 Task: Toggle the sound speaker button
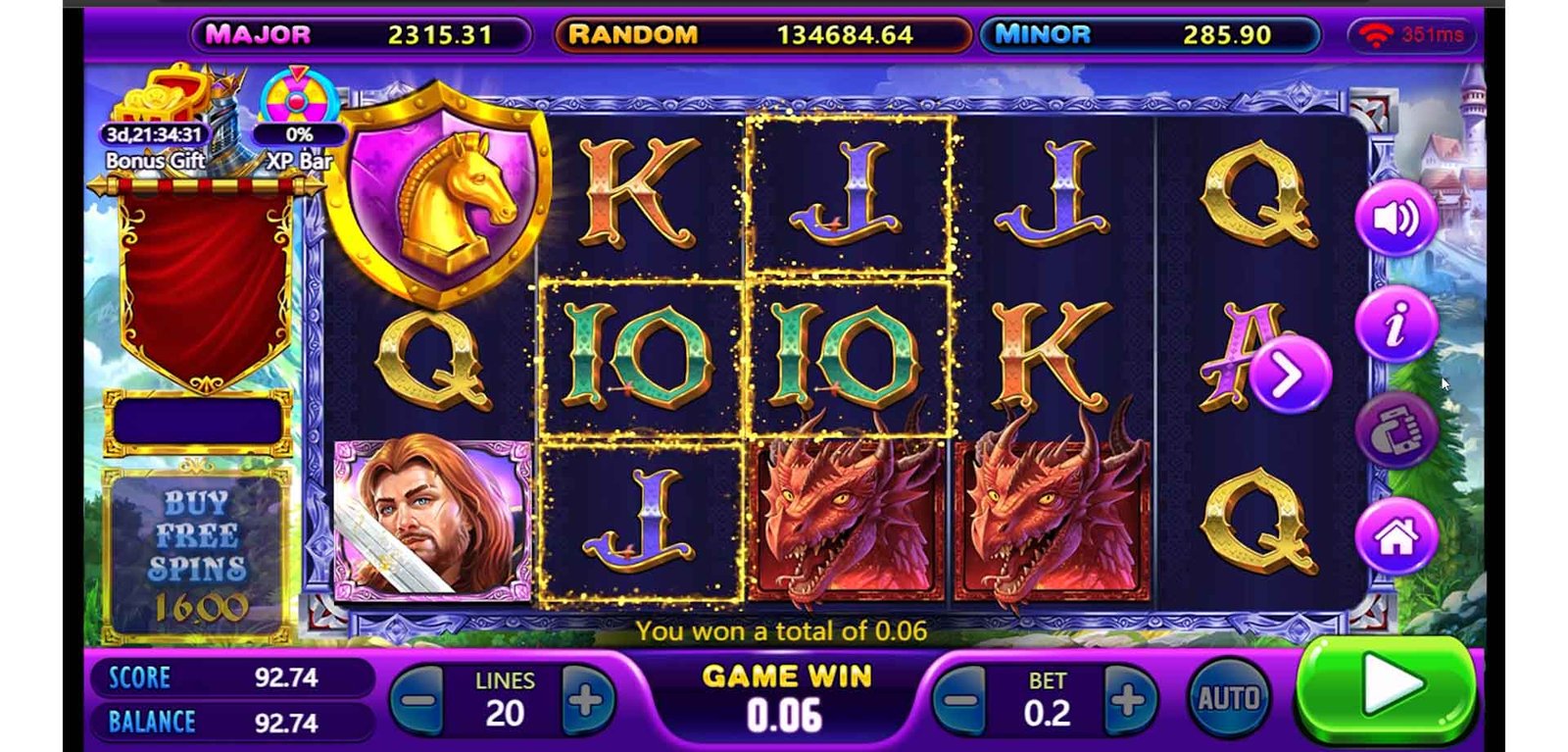point(1396,218)
